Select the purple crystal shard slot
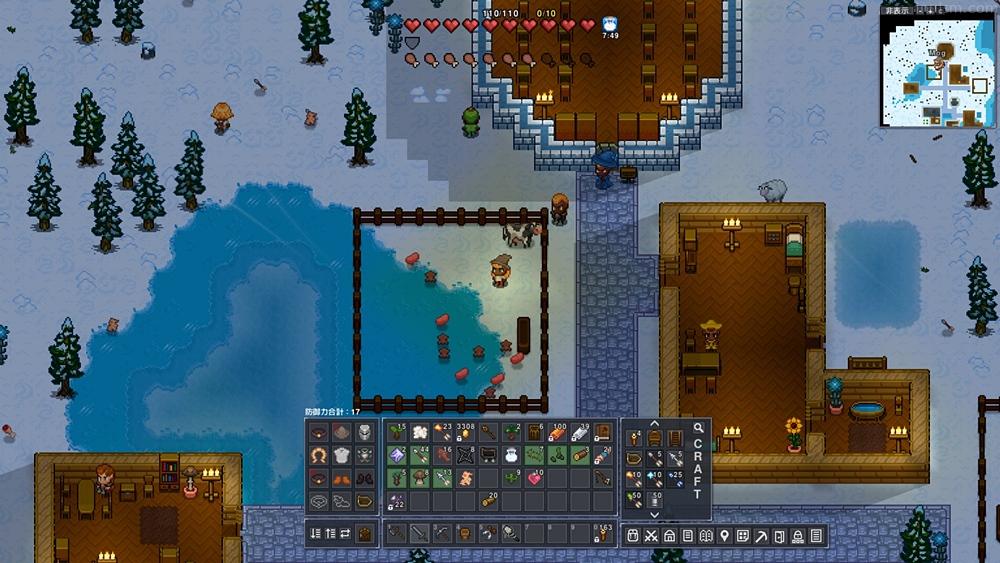This screenshot has height=563, width=1000. point(395,456)
